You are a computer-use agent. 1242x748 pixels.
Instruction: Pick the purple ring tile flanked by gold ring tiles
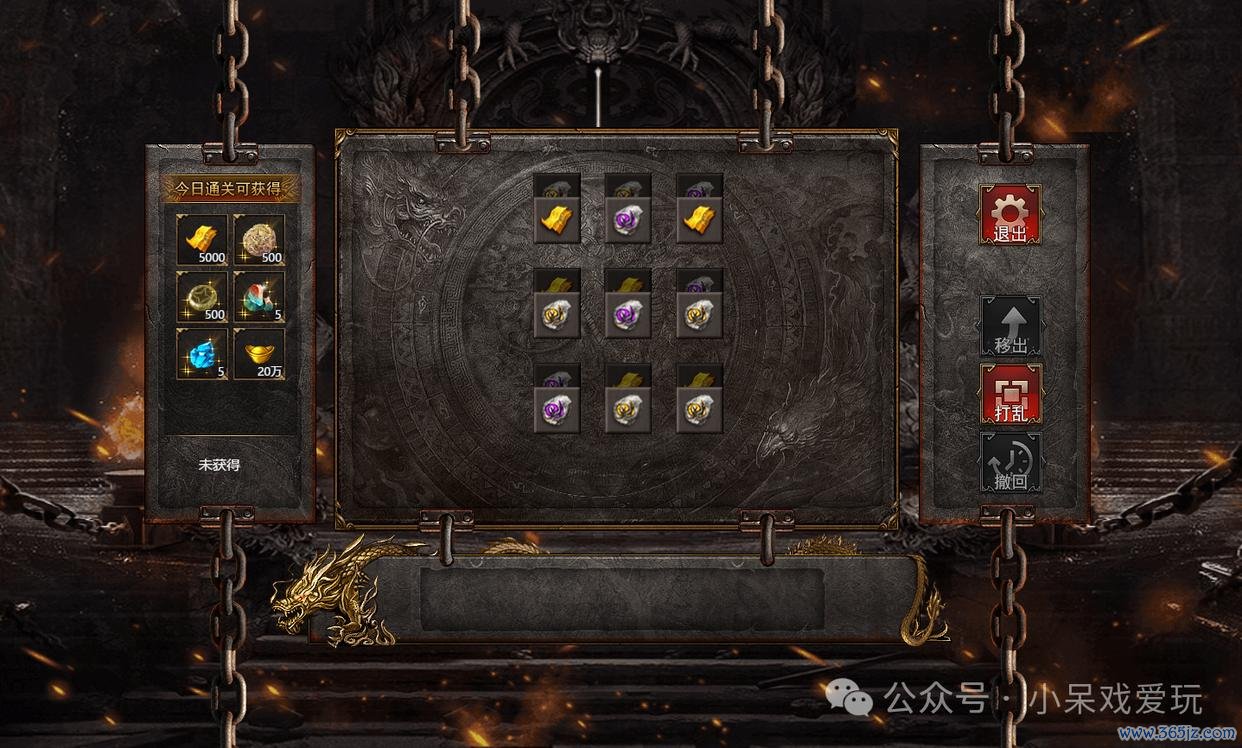[628, 314]
